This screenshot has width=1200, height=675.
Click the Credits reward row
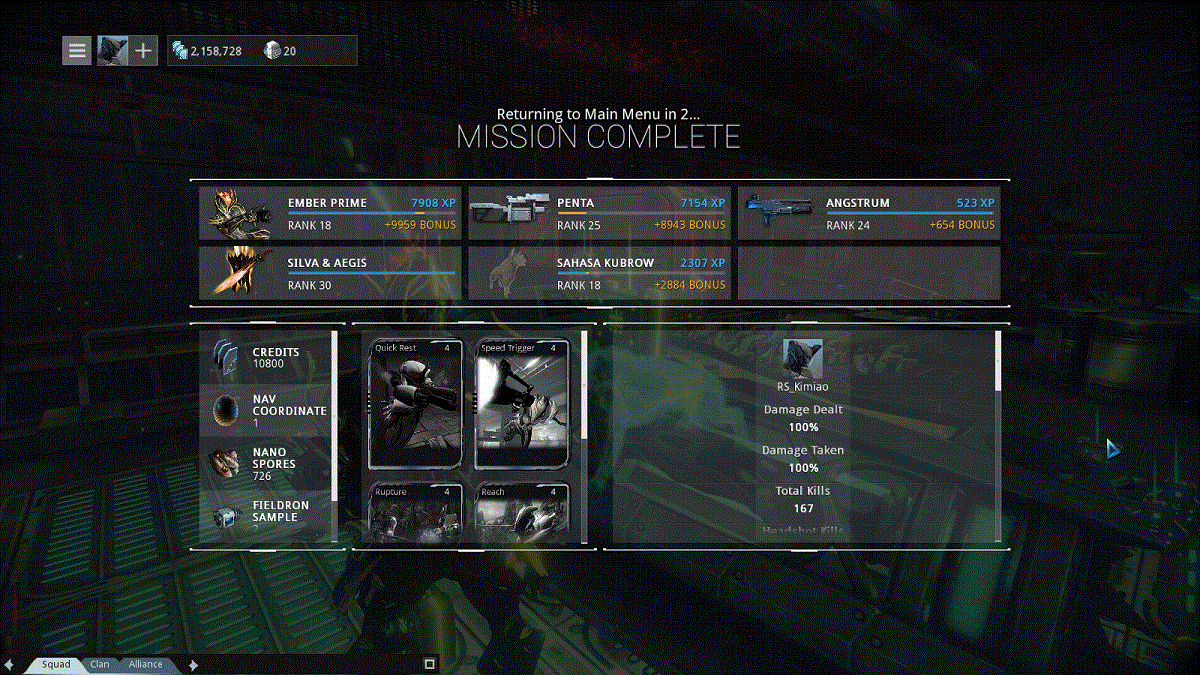pyautogui.click(x=266, y=358)
